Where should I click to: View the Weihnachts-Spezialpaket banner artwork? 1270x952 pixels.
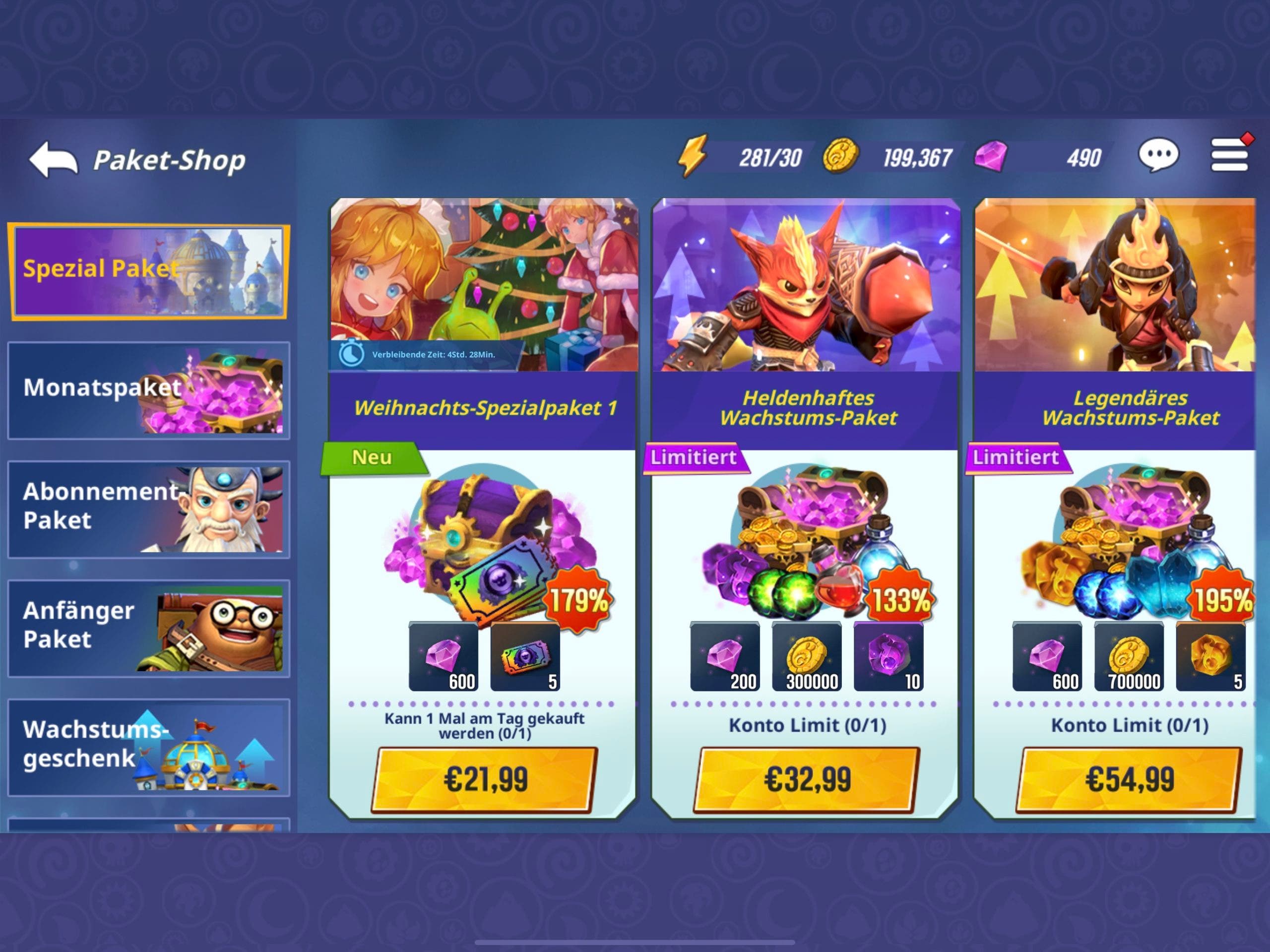pyautogui.click(x=483, y=284)
